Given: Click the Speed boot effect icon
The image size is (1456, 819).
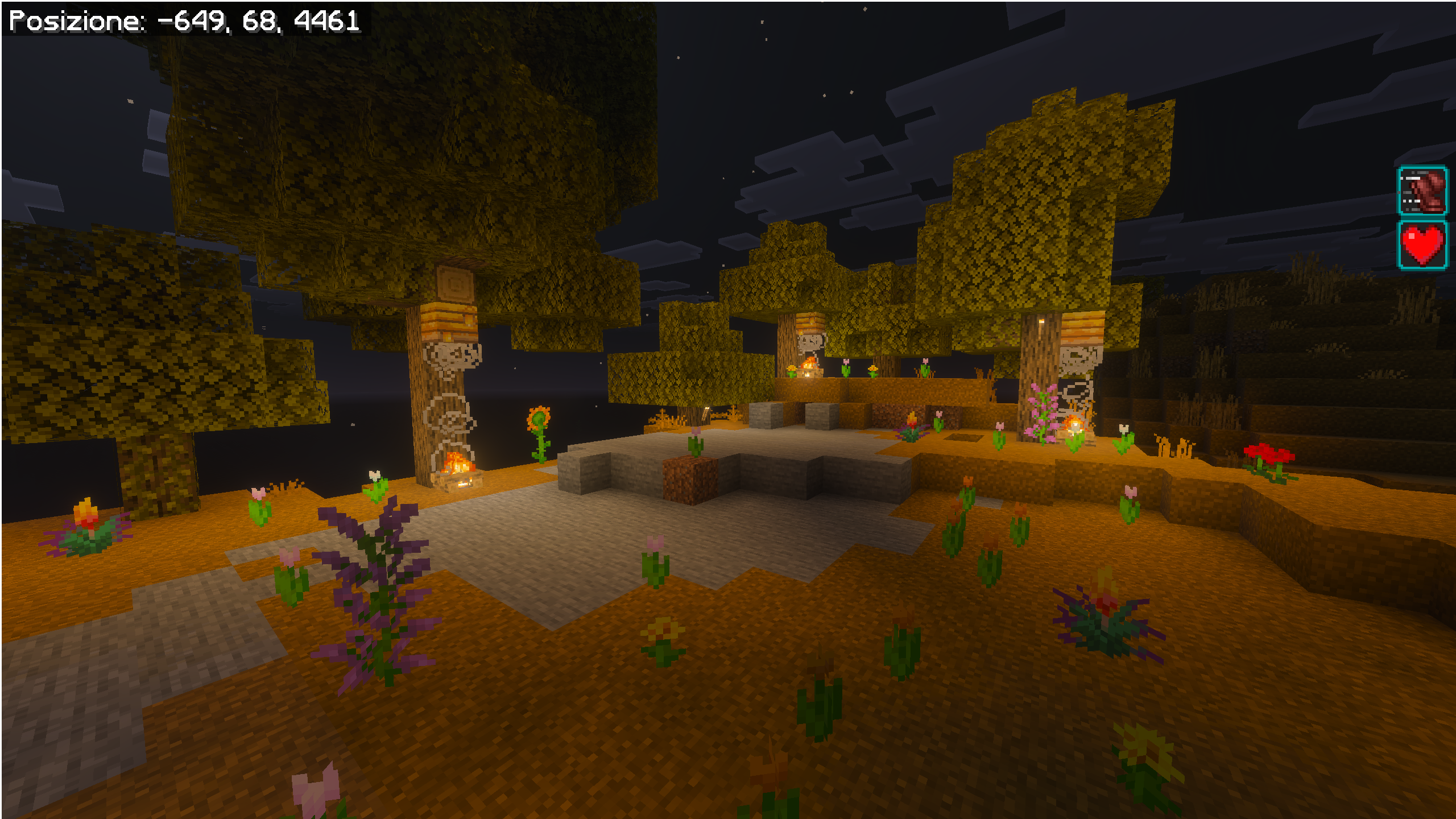Looking at the screenshot, I should [1422, 191].
